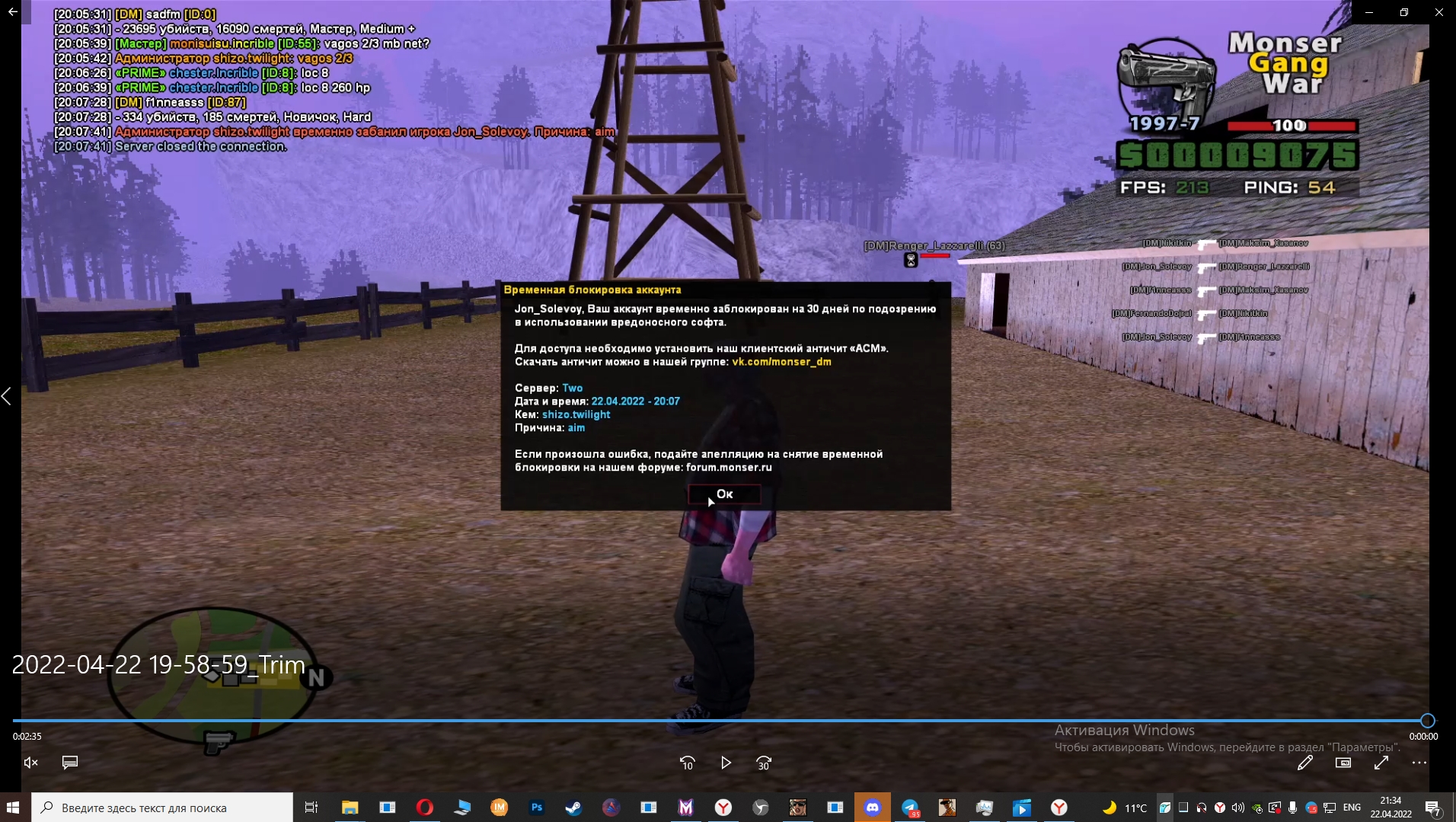
Task: Confirm the ban dialog with Ок
Action: click(724, 494)
